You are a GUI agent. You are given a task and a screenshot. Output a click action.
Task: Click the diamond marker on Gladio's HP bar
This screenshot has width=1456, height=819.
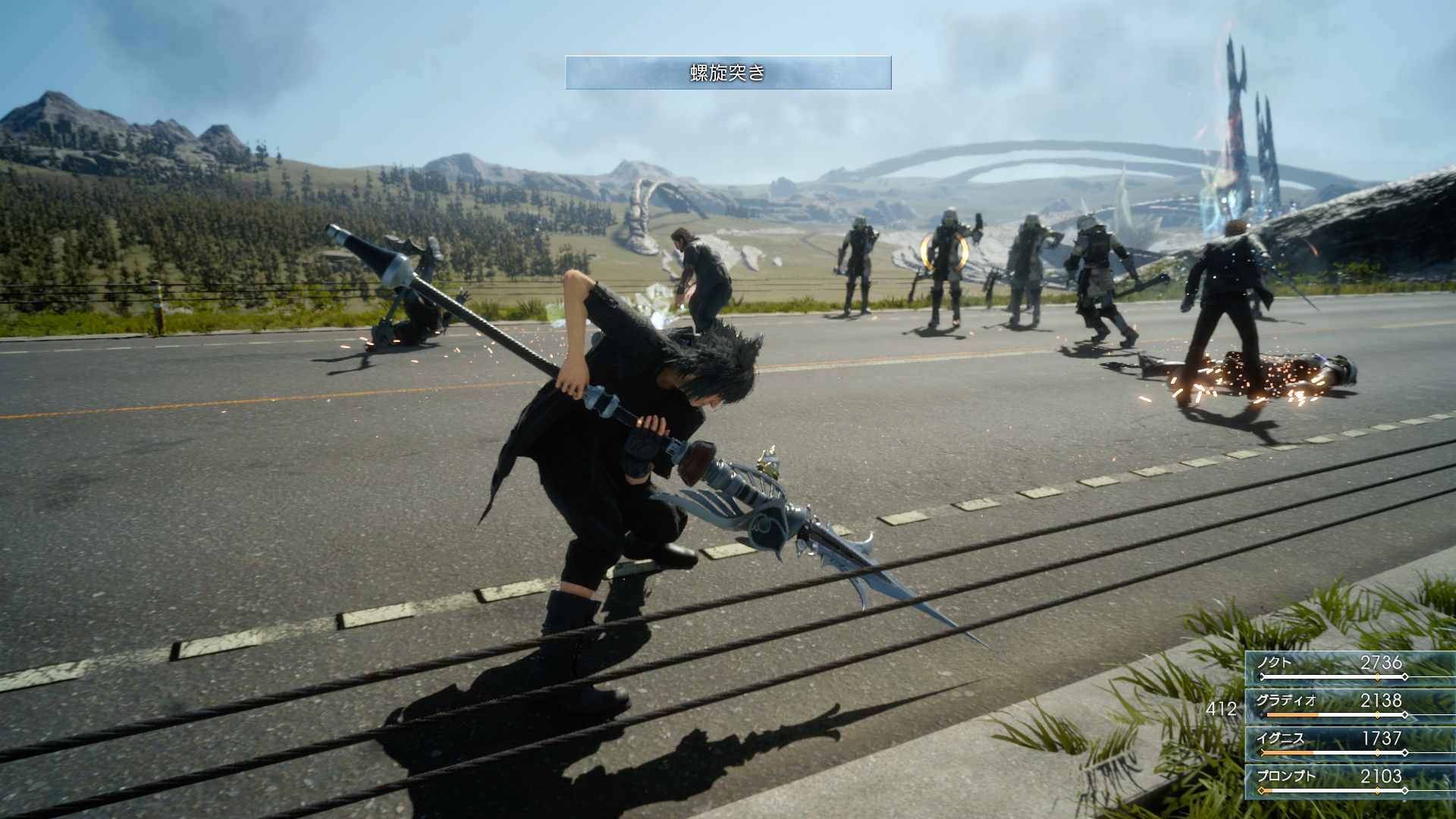pos(1378,714)
